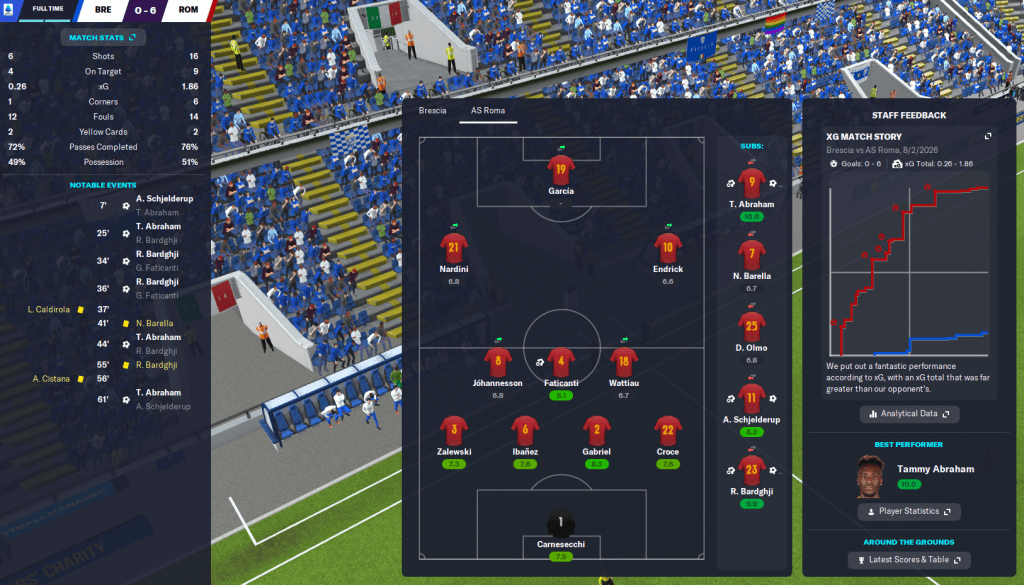Select goalkeeper Carnesecchi on the pitch
This screenshot has height=585, width=1024.
coord(561,524)
